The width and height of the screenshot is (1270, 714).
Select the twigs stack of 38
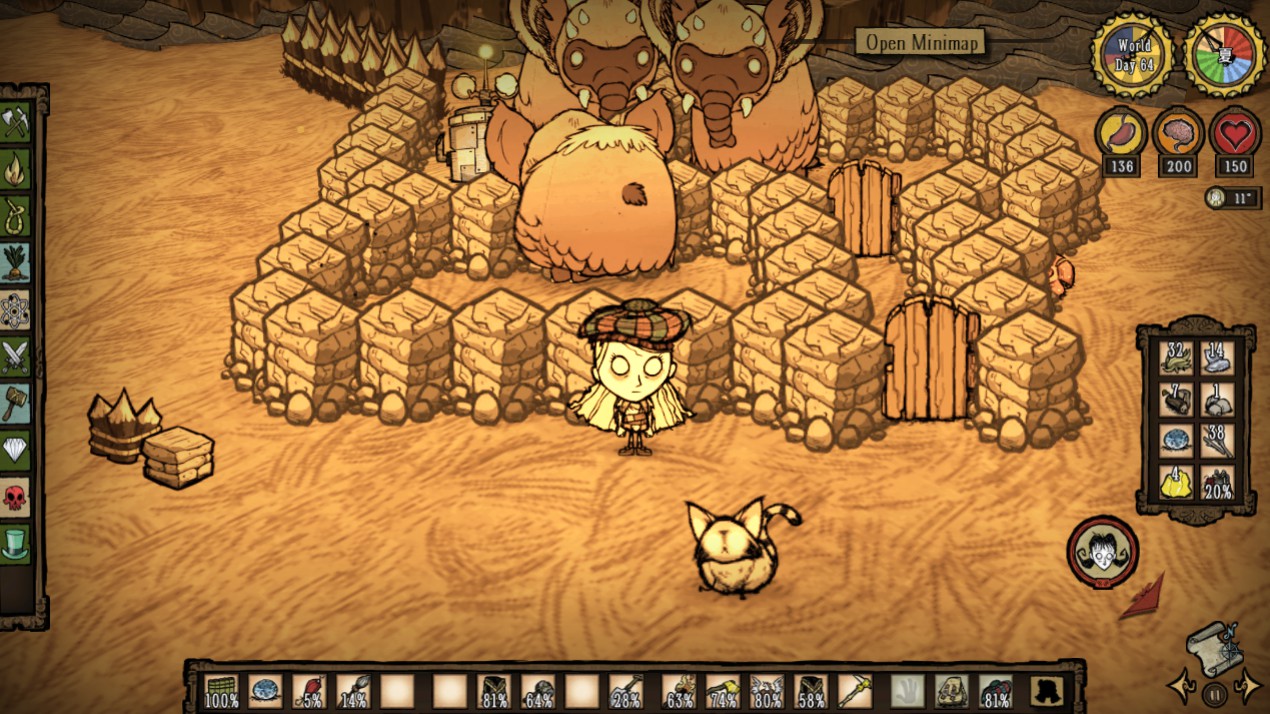coord(1217,441)
